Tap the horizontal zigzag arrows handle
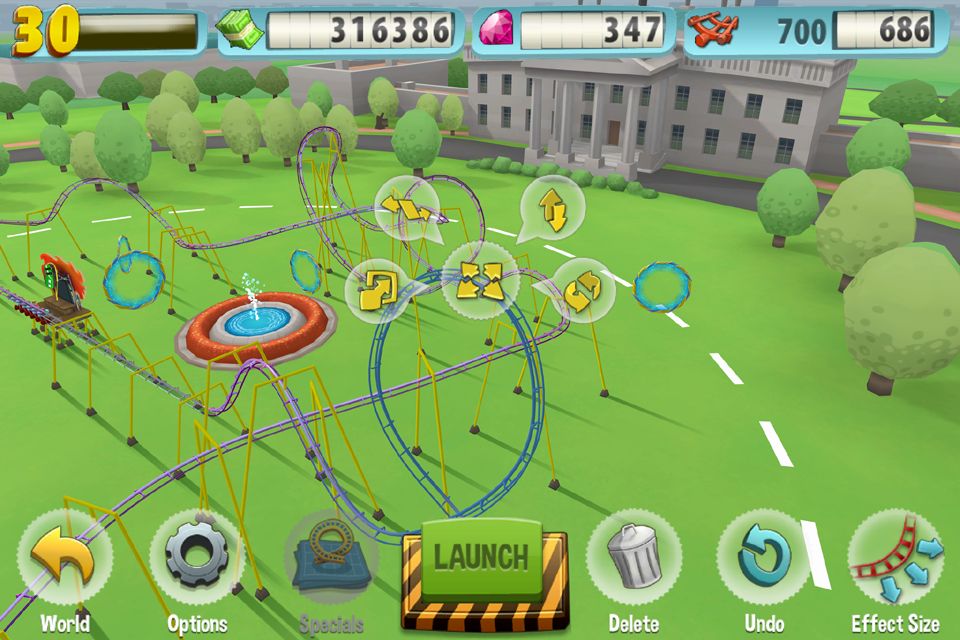The image size is (960, 640). 407,208
